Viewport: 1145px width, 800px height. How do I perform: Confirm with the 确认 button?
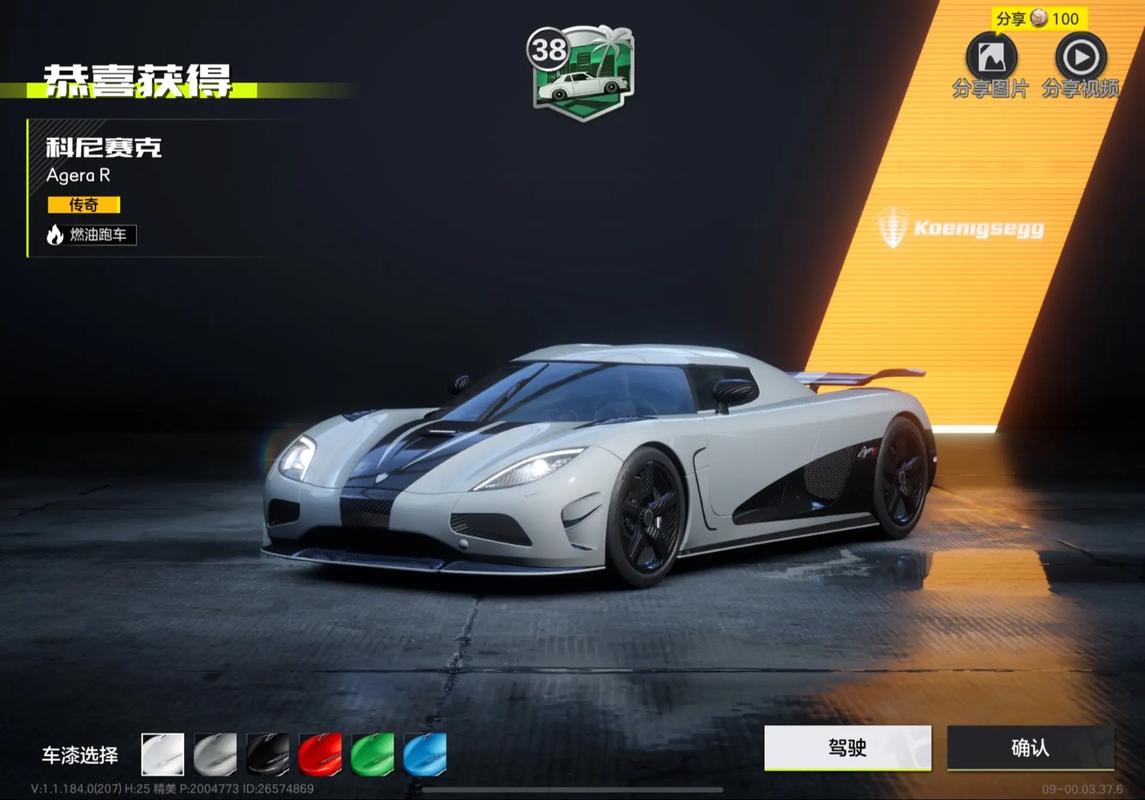click(1030, 748)
